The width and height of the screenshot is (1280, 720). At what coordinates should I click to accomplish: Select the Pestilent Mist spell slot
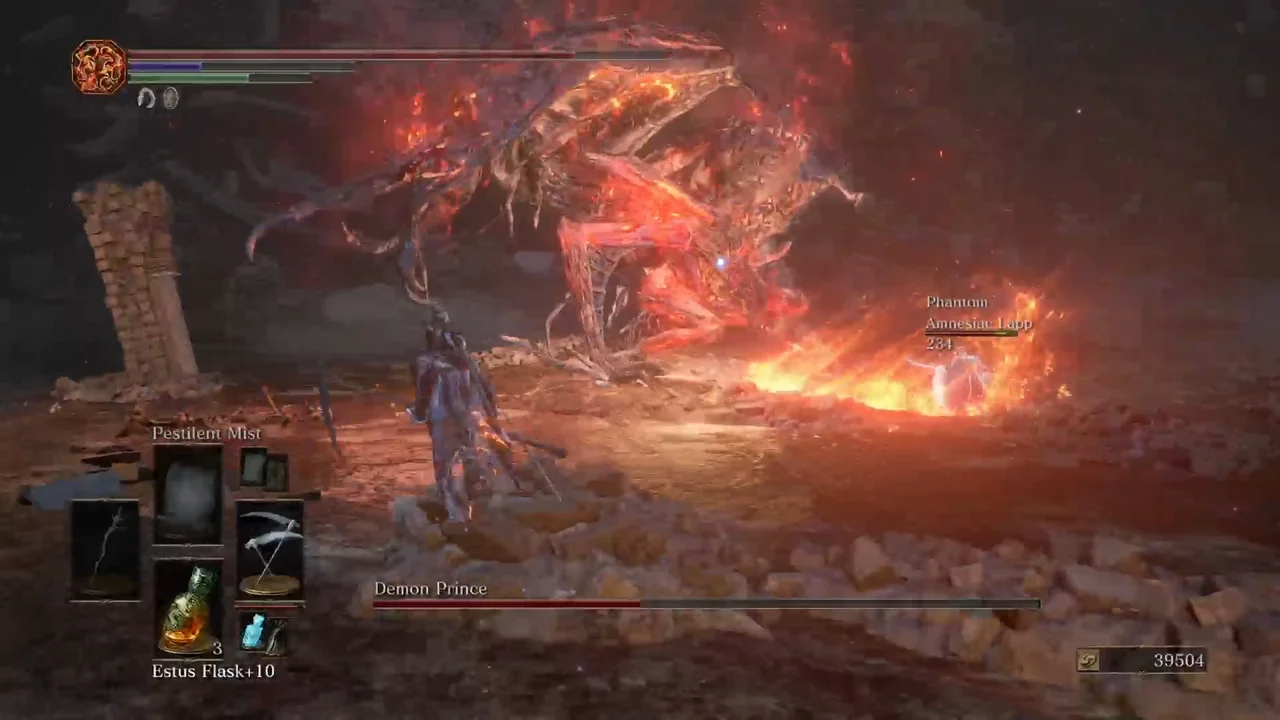coord(188,495)
